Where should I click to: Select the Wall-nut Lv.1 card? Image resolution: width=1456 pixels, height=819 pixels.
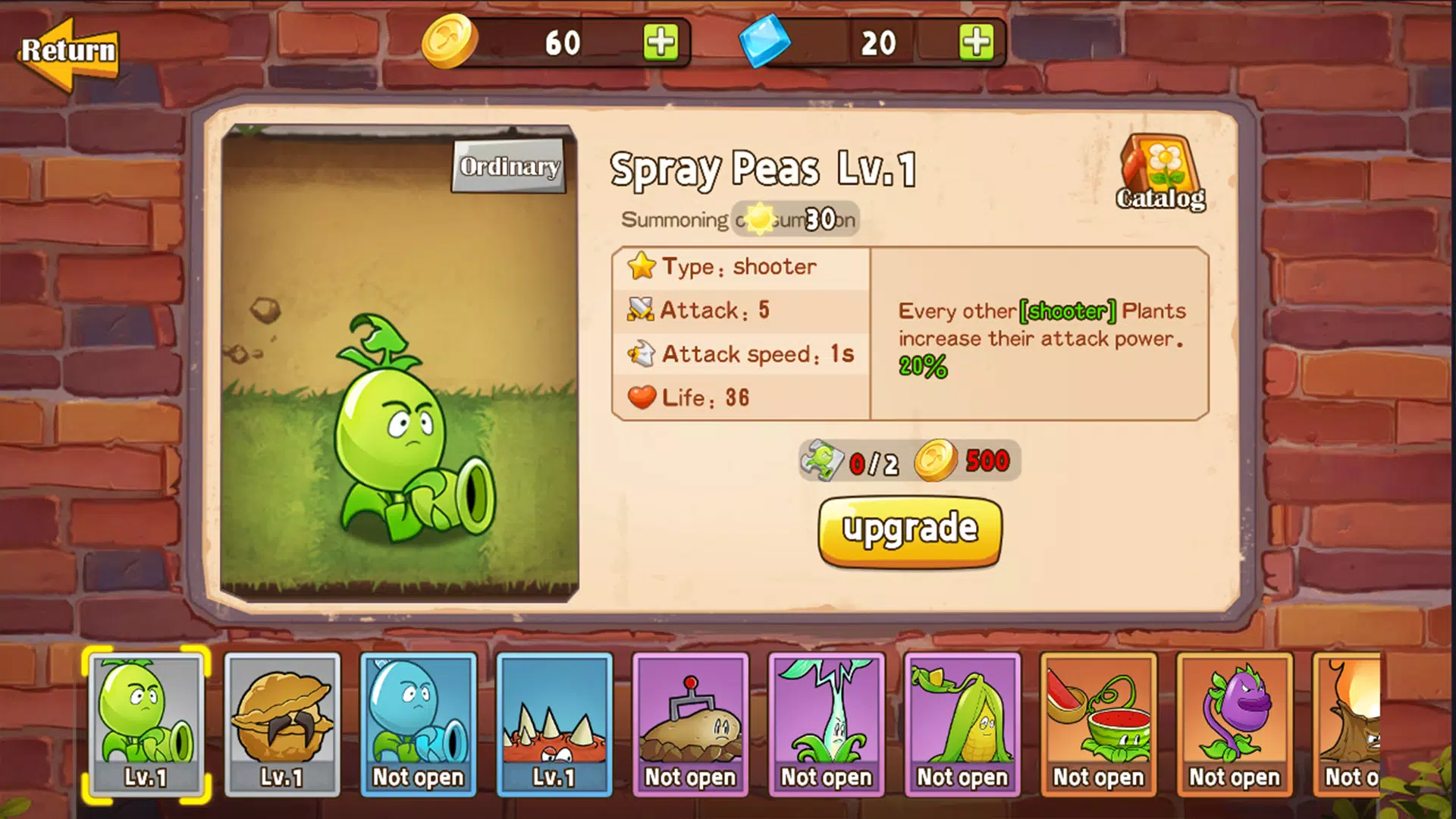[282, 724]
